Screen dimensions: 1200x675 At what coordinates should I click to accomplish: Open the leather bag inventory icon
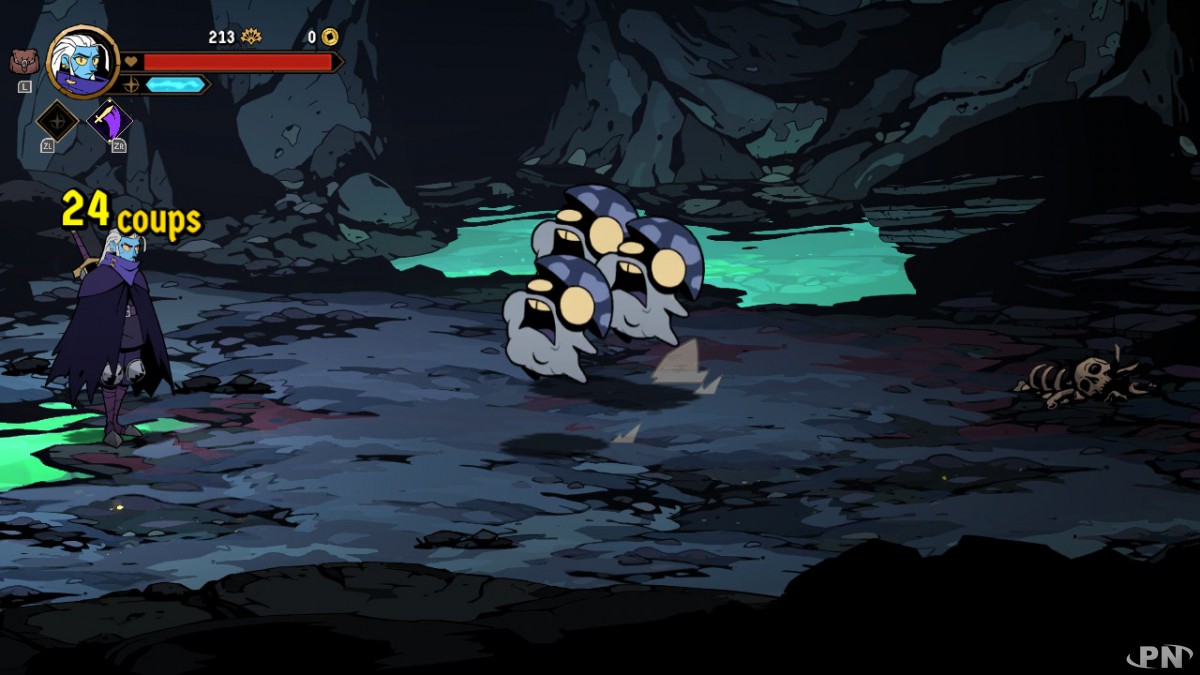pyautogui.click(x=21, y=62)
